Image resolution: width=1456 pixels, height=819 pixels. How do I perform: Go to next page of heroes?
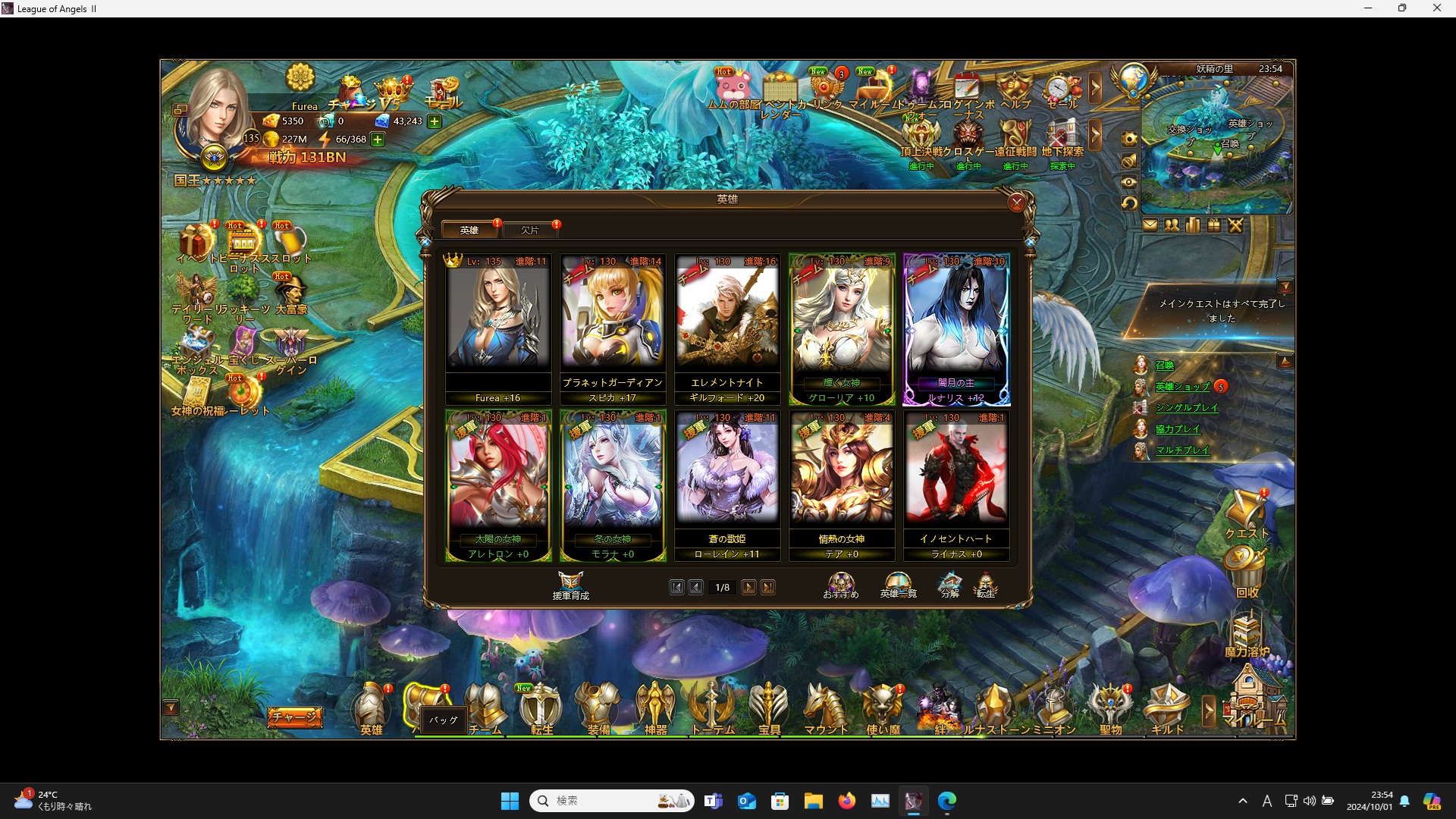point(749,587)
